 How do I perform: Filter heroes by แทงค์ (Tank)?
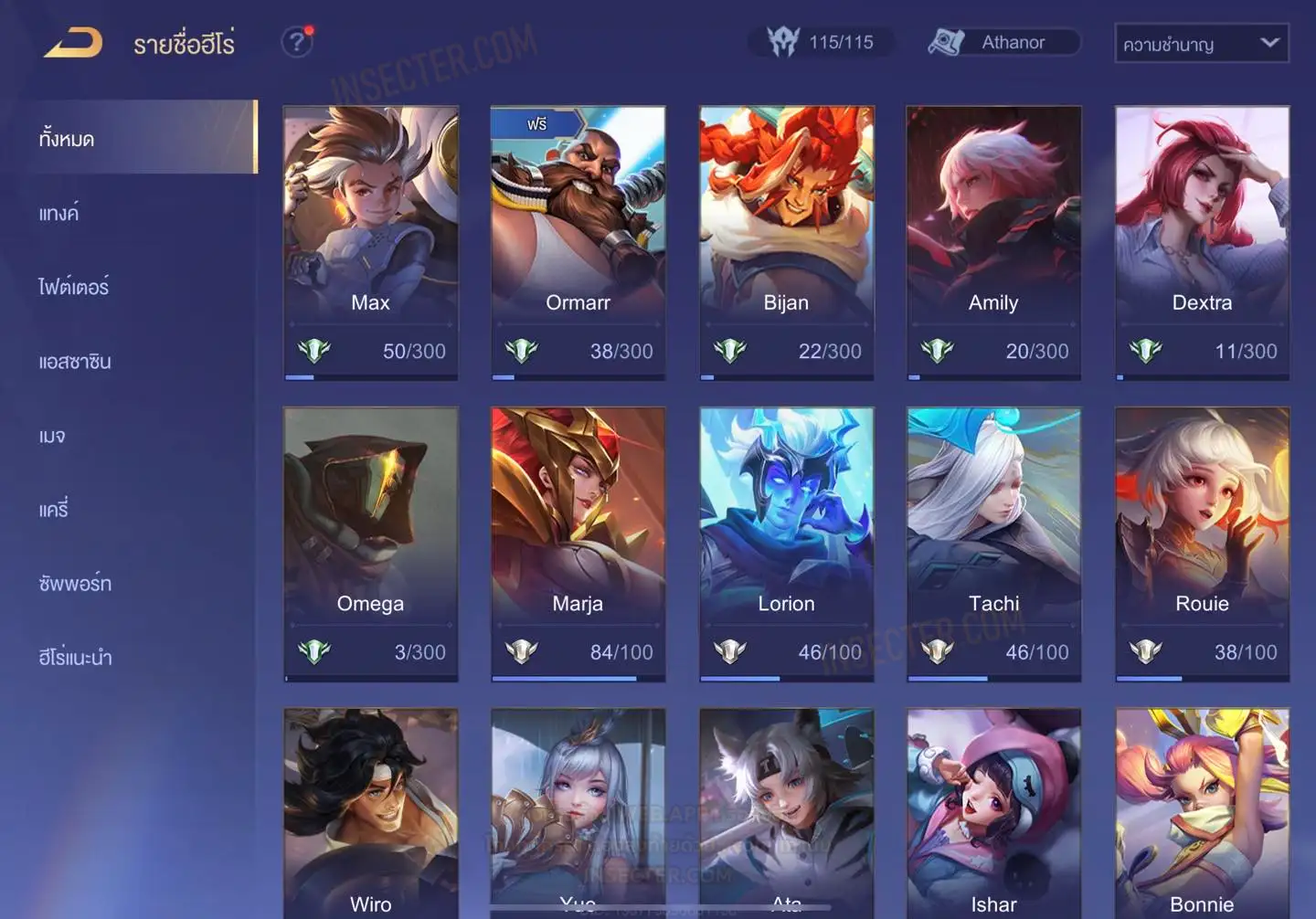tap(59, 214)
